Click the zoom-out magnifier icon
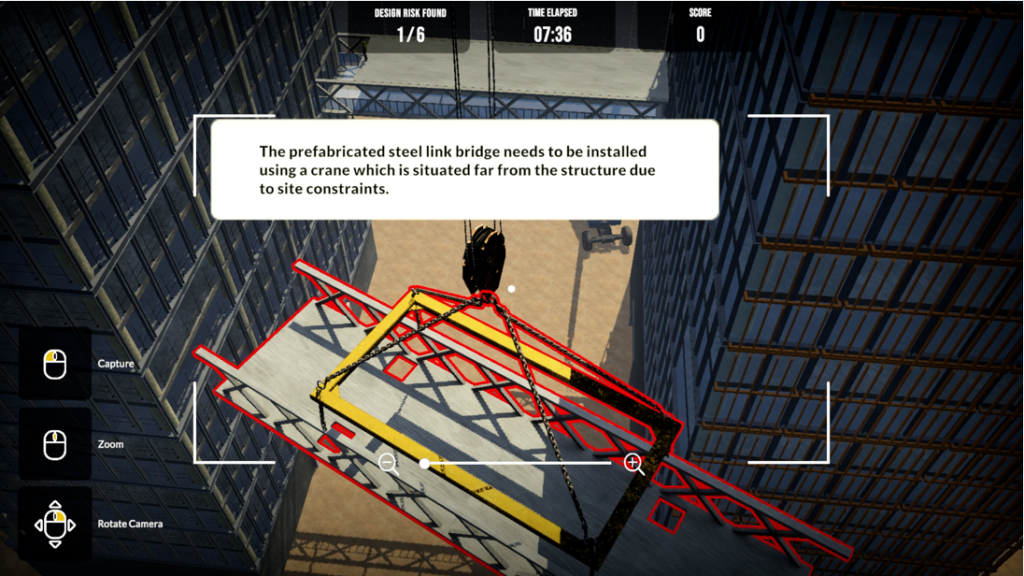Screen dimensions: 1024x576 pyautogui.click(x=388, y=462)
